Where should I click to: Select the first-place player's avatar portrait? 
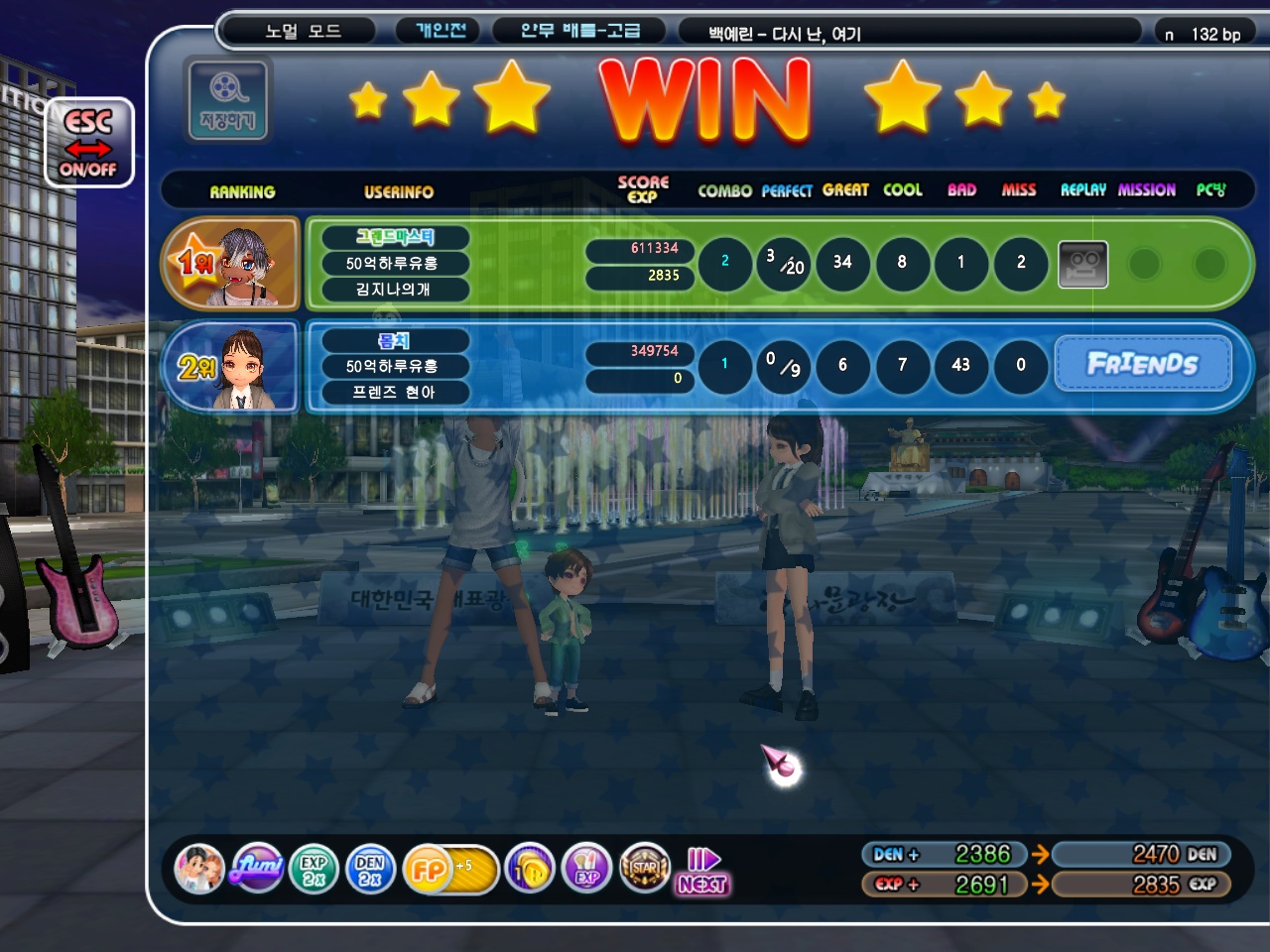234,264
